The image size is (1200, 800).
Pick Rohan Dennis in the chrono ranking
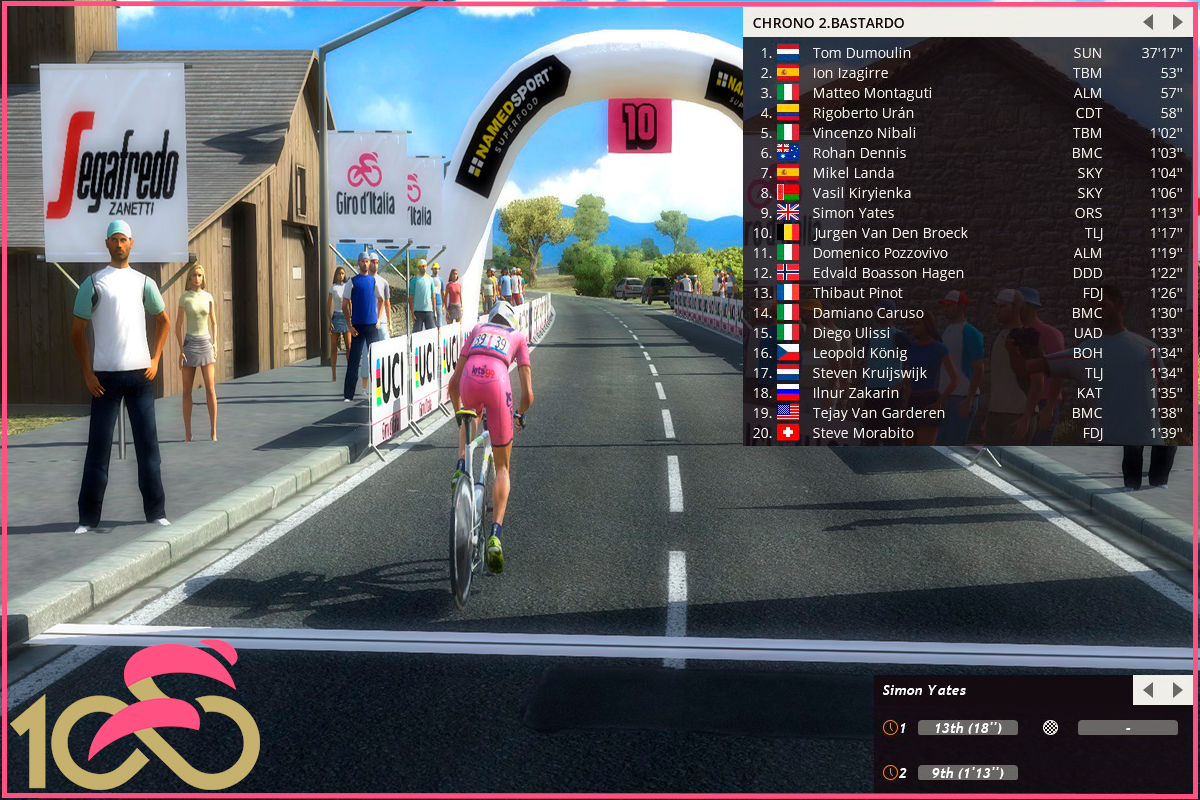pos(859,153)
